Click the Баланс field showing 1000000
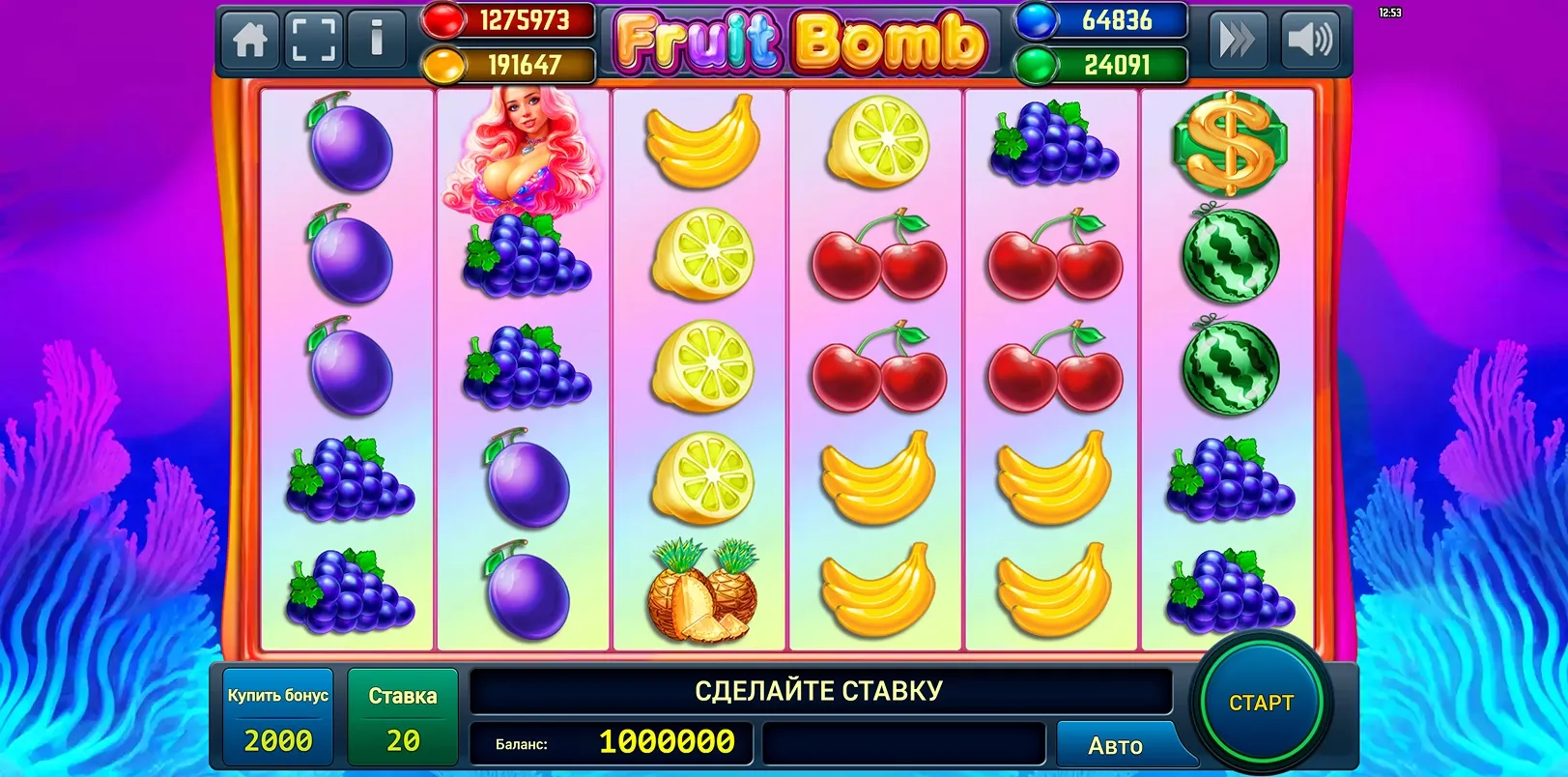The height and width of the screenshot is (777, 1568). [609, 744]
